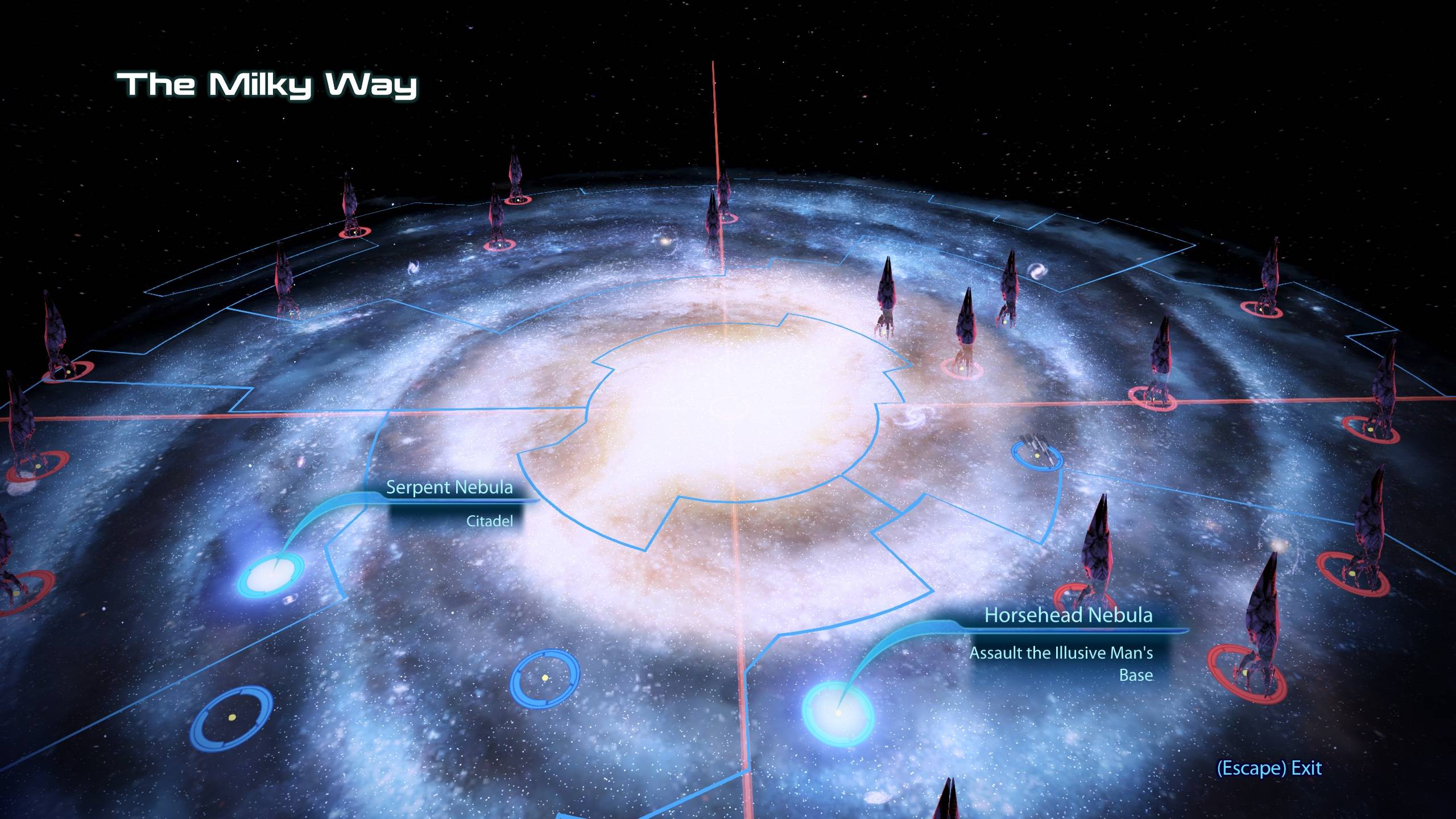Expand the Horsehead Nebula destination label
This screenshot has height=819, width=1456.
coord(1069,615)
